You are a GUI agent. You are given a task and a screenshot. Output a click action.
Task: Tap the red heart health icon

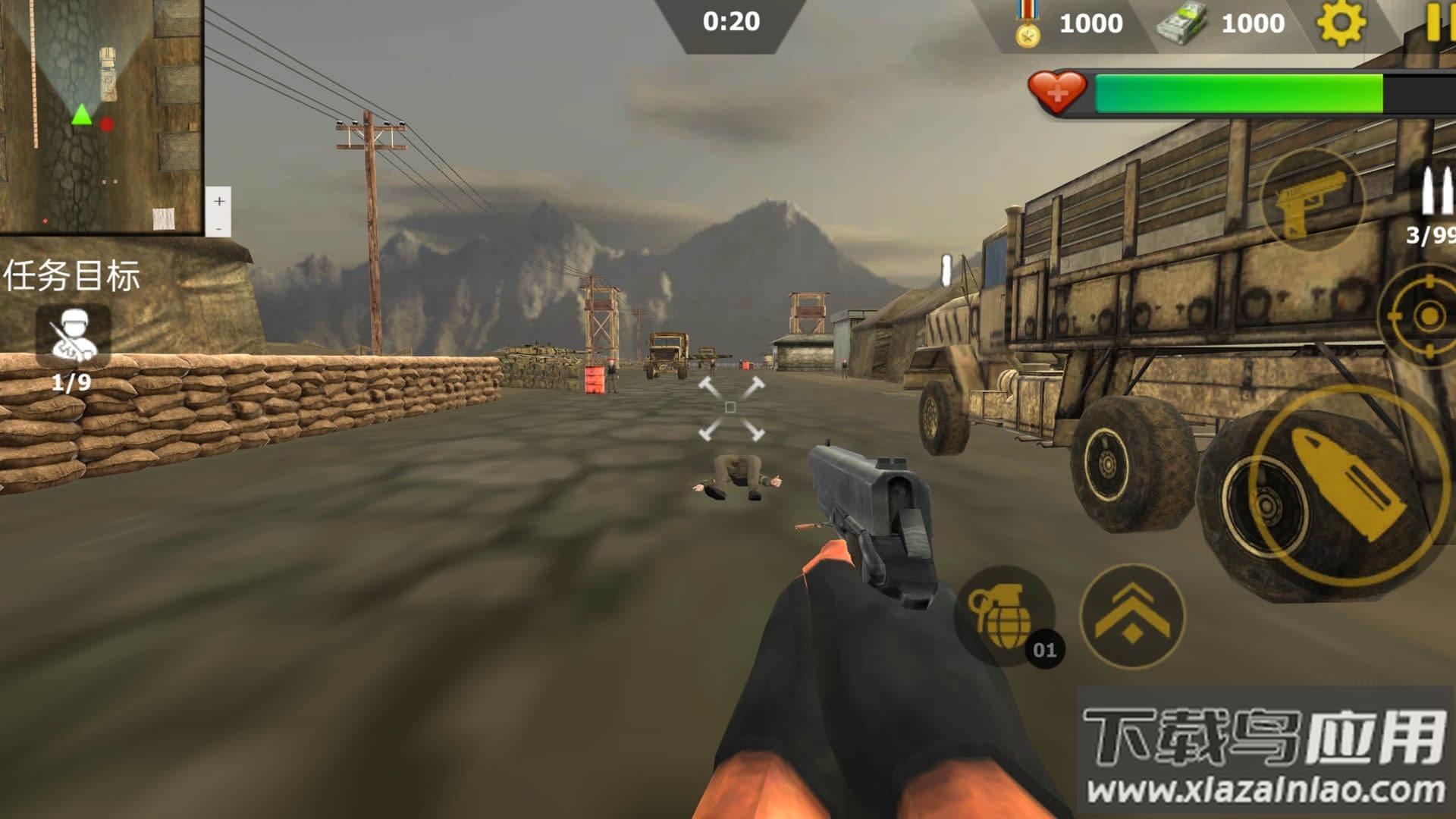(x=1056, y=93)
